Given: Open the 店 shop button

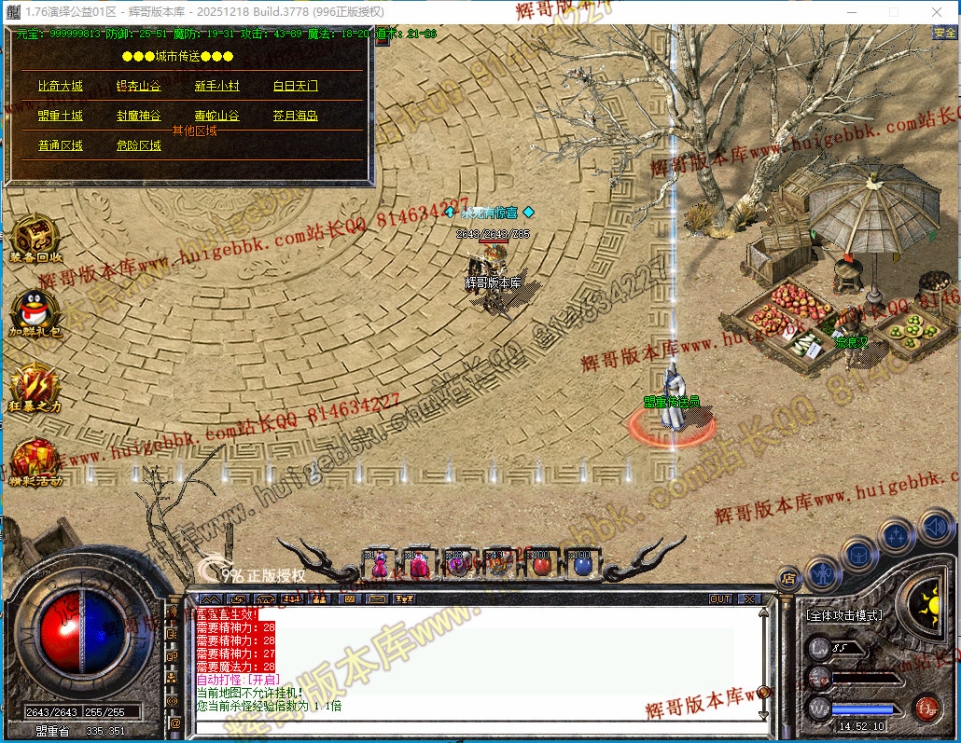Looking at the screenshot, I should 788,577.
